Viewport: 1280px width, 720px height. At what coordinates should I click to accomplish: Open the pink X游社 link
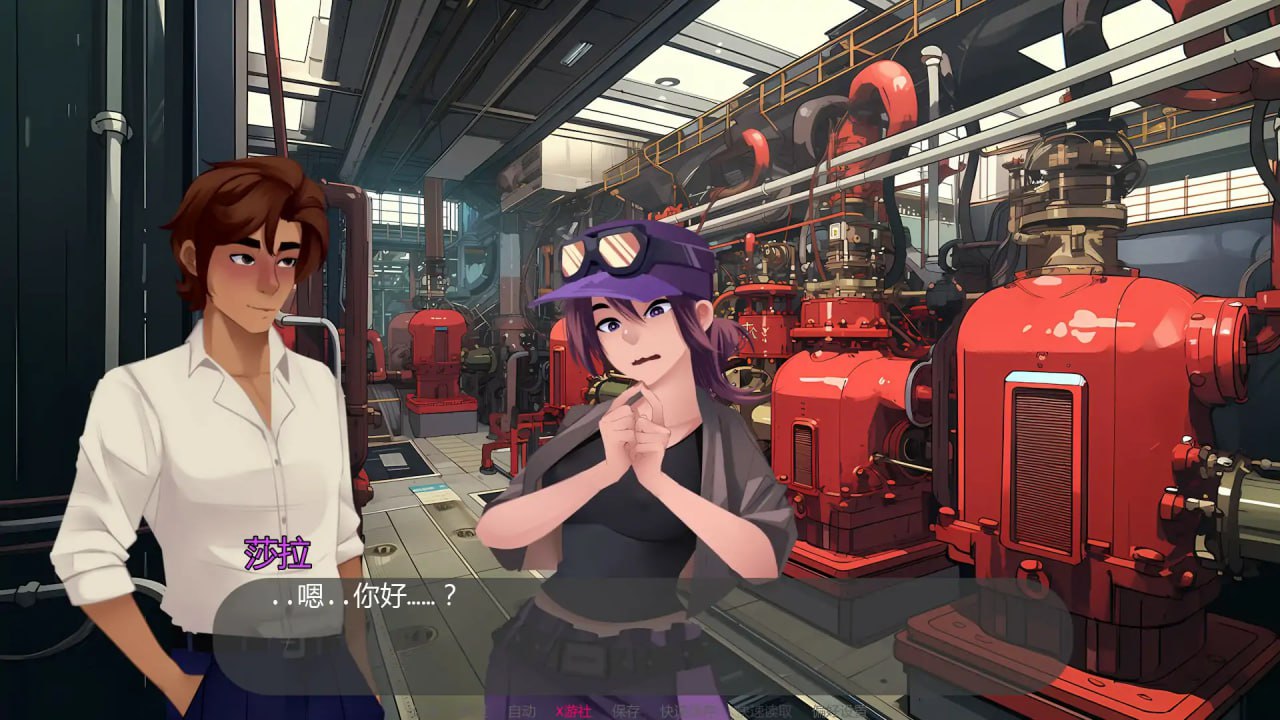click(x=573, y=710)
